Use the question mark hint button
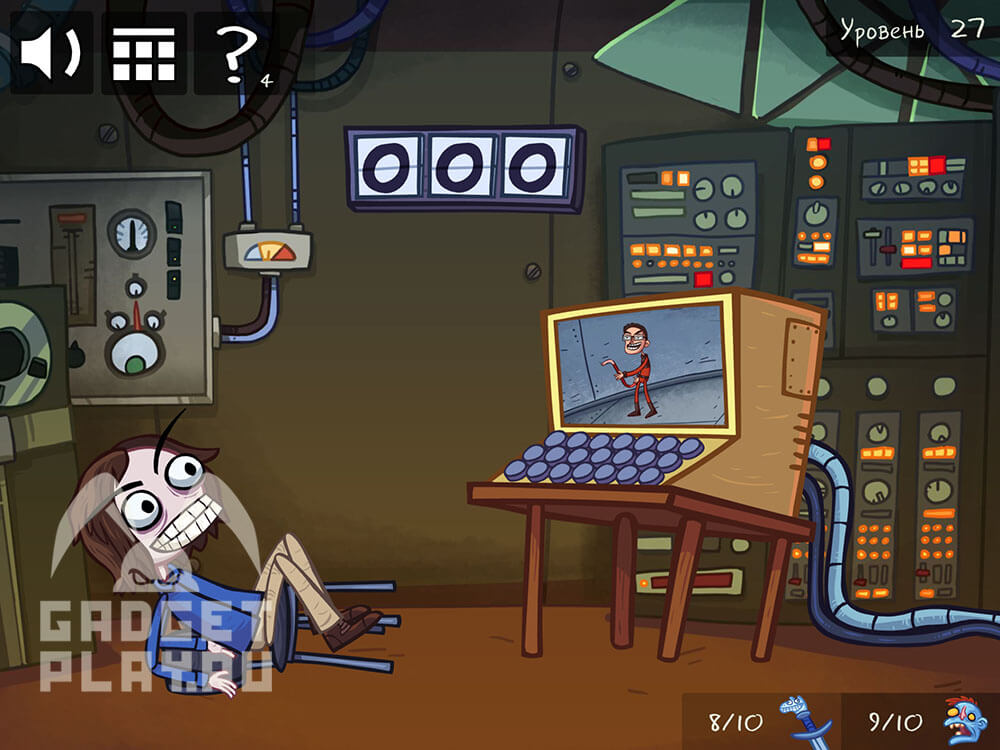Screen dimensions: 1000x750 coord(234,52)
